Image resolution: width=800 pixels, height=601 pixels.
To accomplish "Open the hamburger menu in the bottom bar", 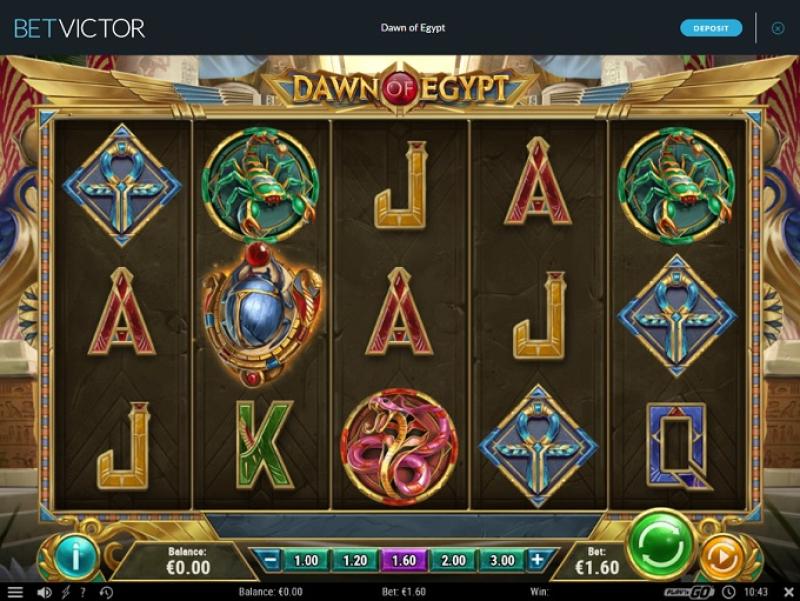I will pos(15,592).
